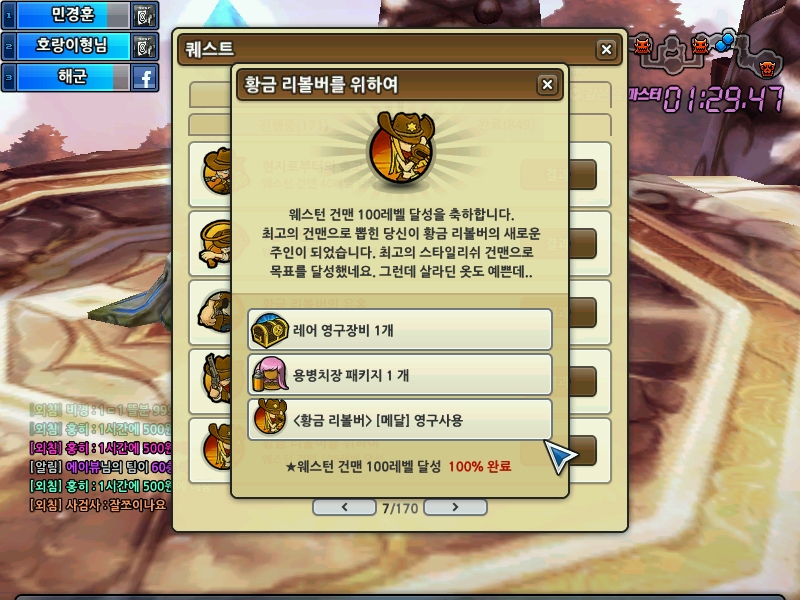The height and width of the screenshot is (600, 800).
Task: Go to the next quest page
Action: pyautogui.click(x=455, y=507)
